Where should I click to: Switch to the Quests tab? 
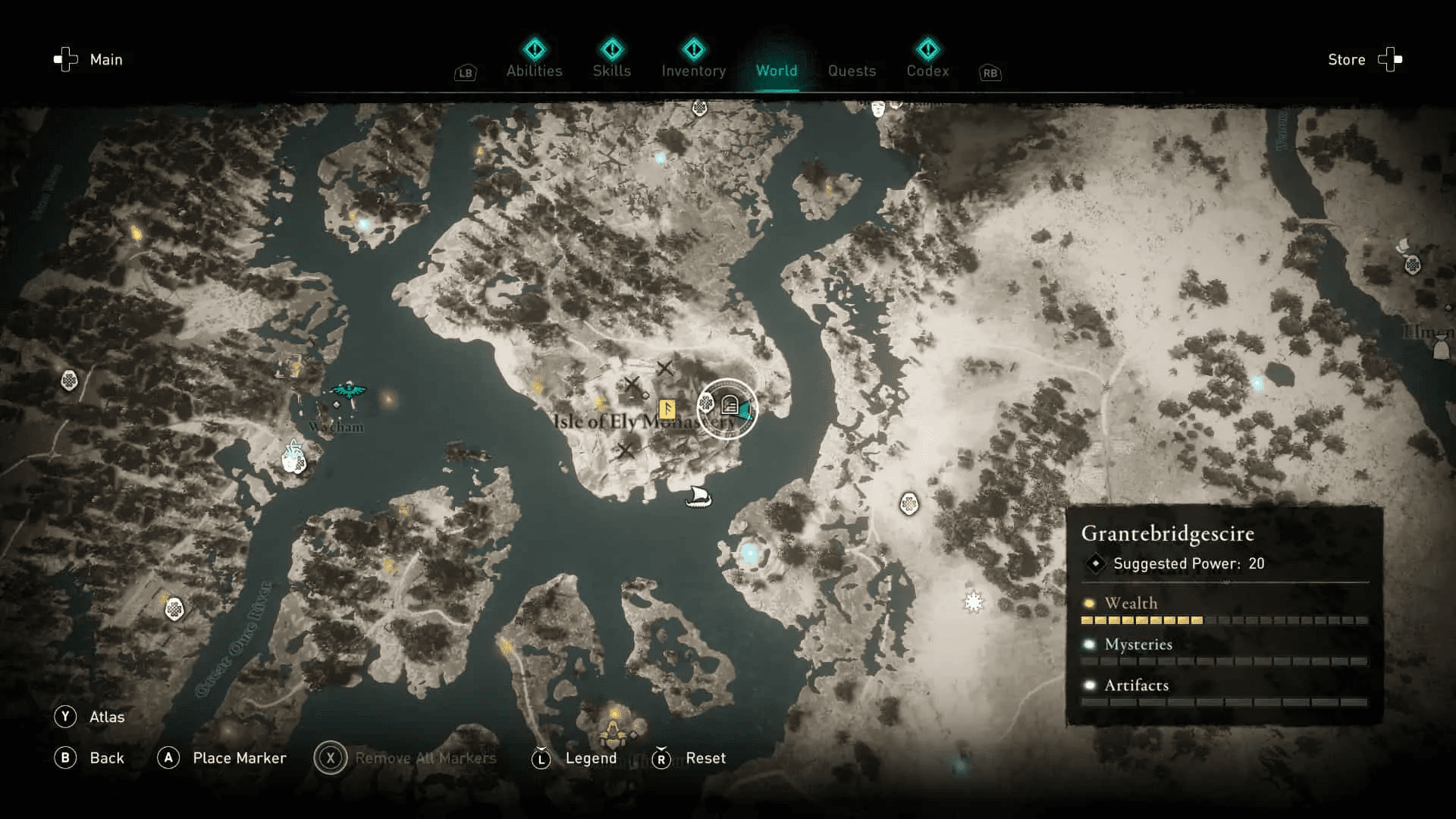pyautogui.click(x=852, y=71)
